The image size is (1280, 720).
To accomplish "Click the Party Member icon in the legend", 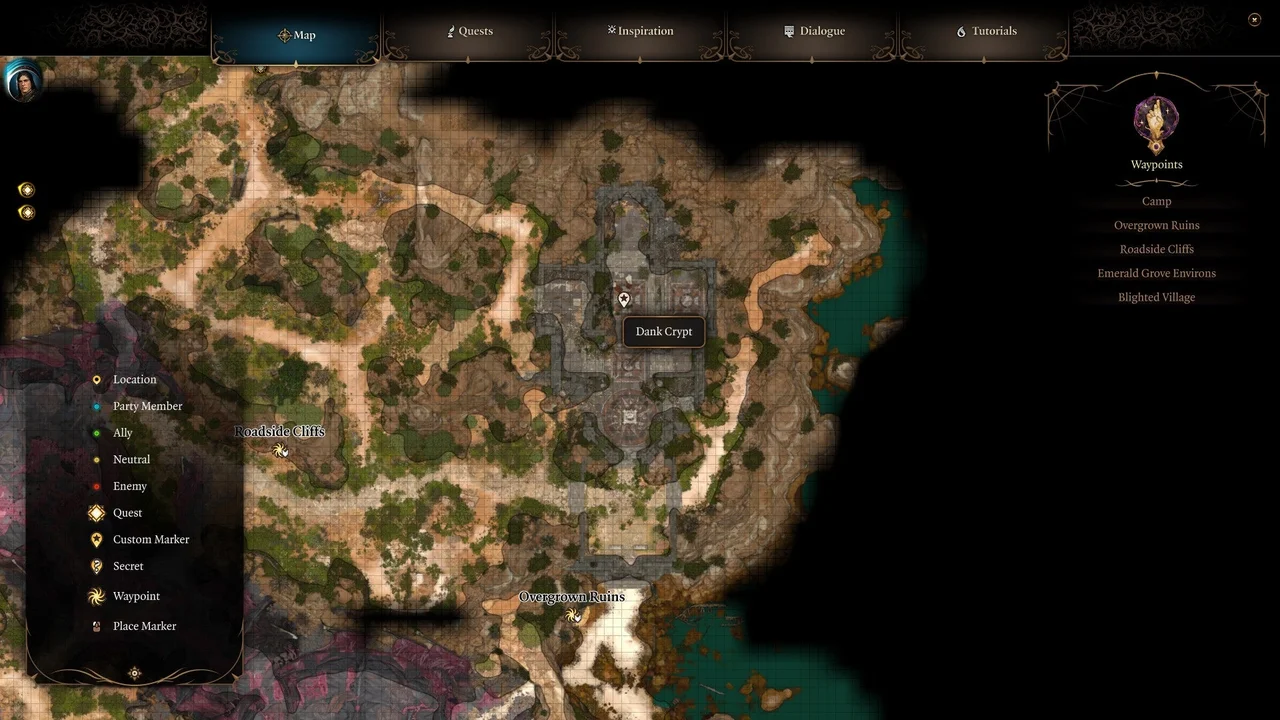I will (95, 406).
